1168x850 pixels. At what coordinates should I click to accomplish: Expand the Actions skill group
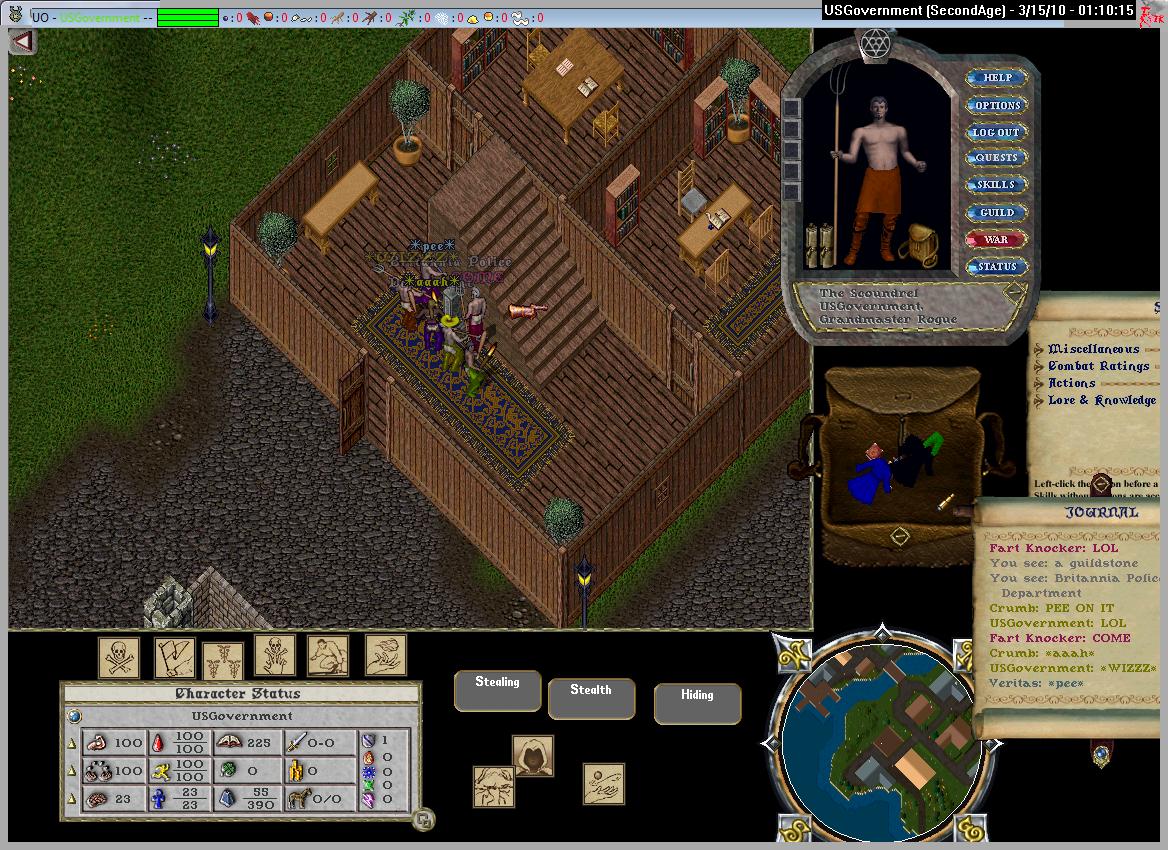(x=1072, y=383)
